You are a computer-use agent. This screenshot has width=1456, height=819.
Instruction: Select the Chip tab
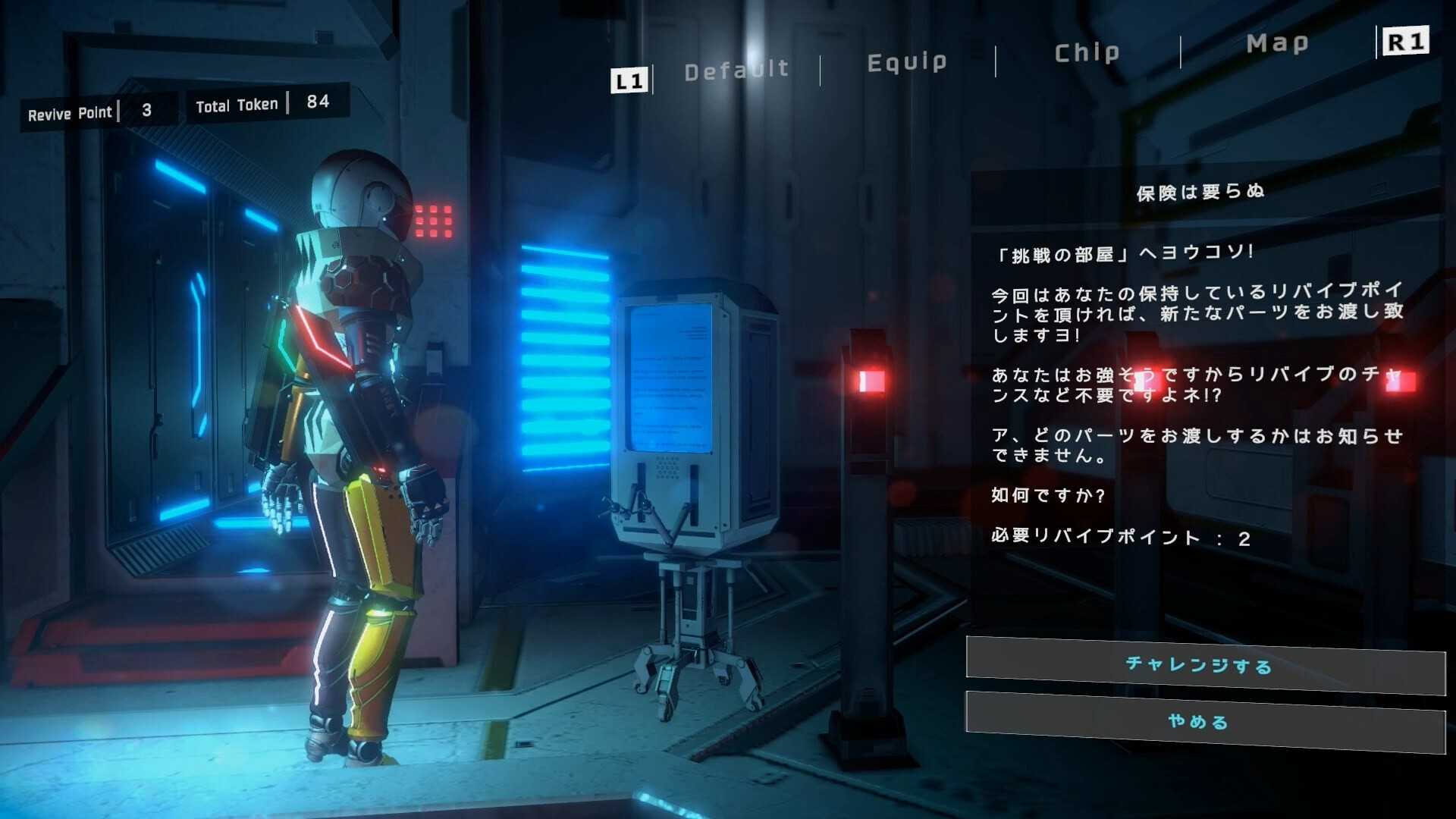click(1087, 52)
